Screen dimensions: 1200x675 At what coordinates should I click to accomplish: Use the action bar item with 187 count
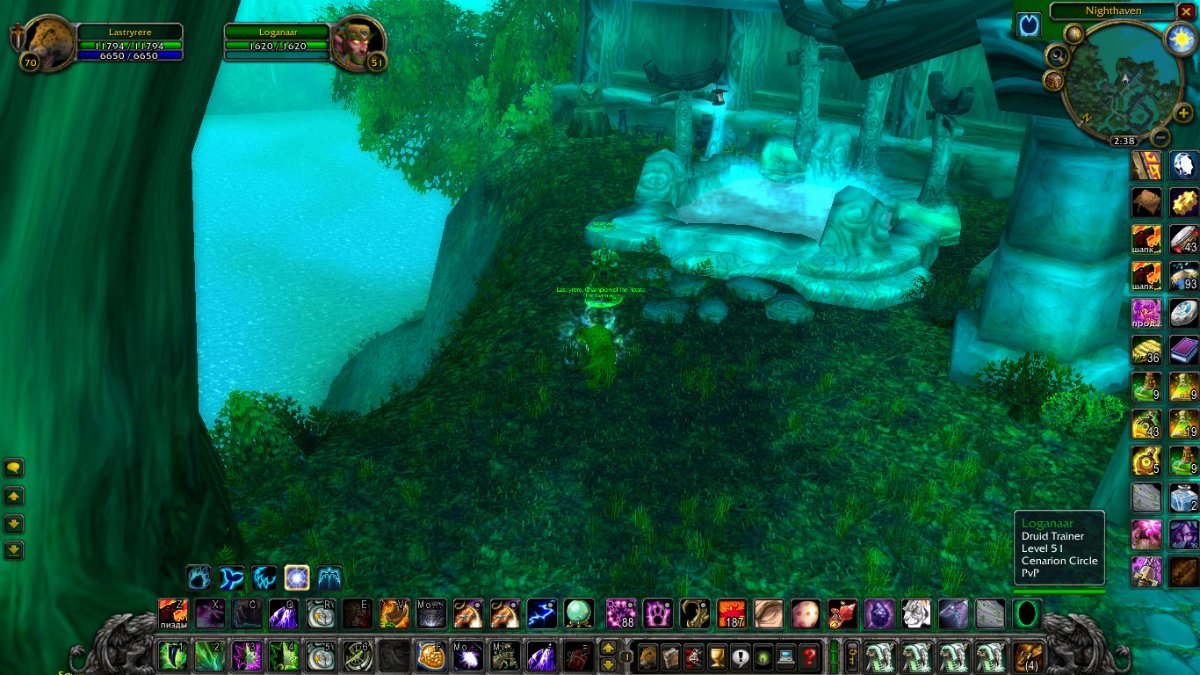point(732,613)
